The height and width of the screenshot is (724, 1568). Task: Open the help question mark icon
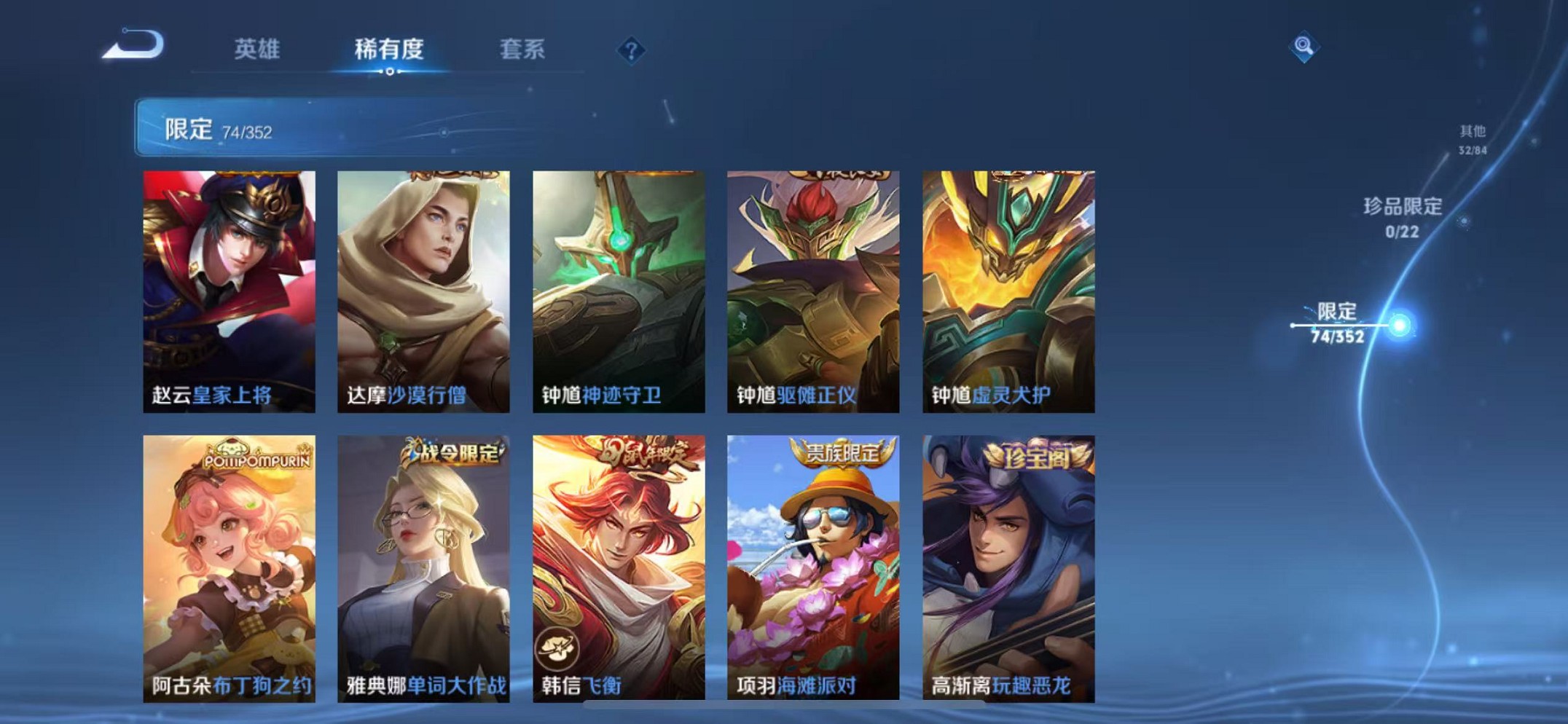pyautogui.click(x=631, y=50)
